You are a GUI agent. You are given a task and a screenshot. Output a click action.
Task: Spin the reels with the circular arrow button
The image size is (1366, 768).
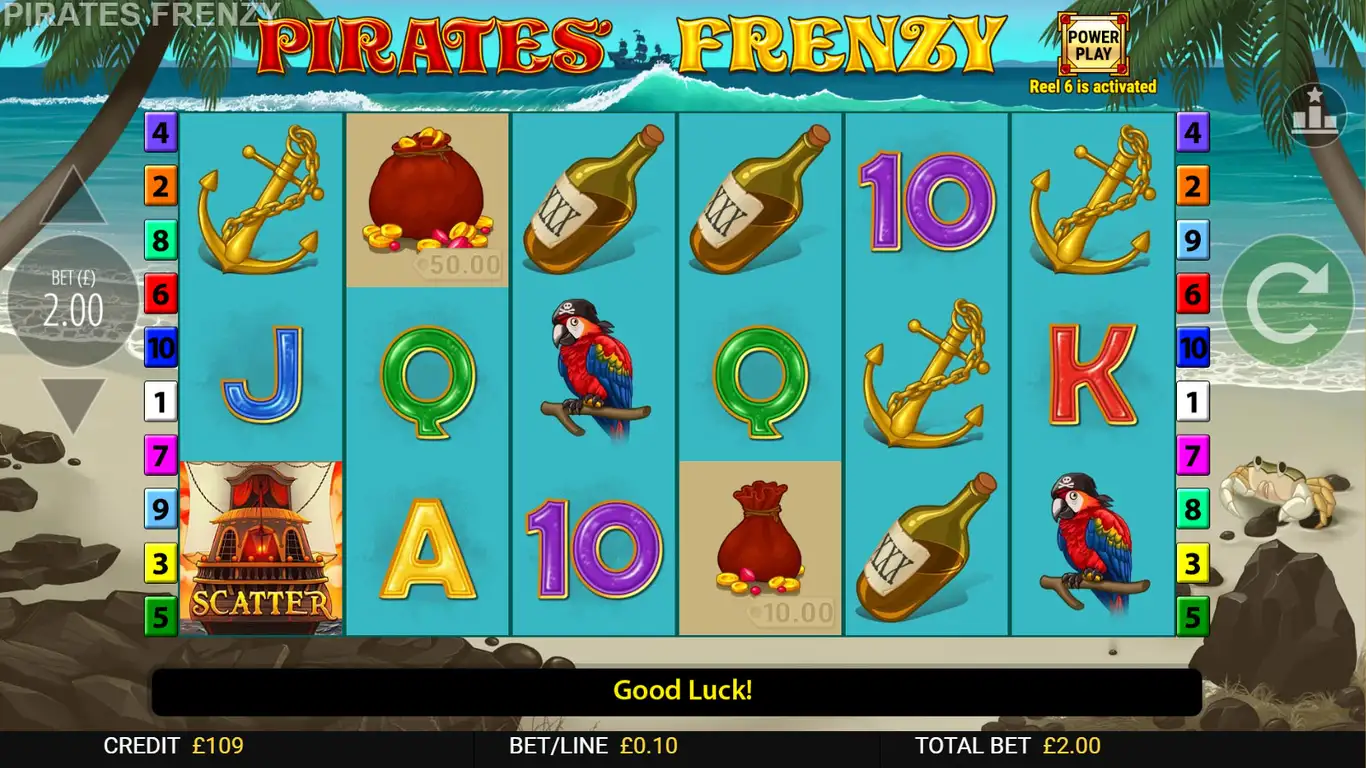point(1288,301)
